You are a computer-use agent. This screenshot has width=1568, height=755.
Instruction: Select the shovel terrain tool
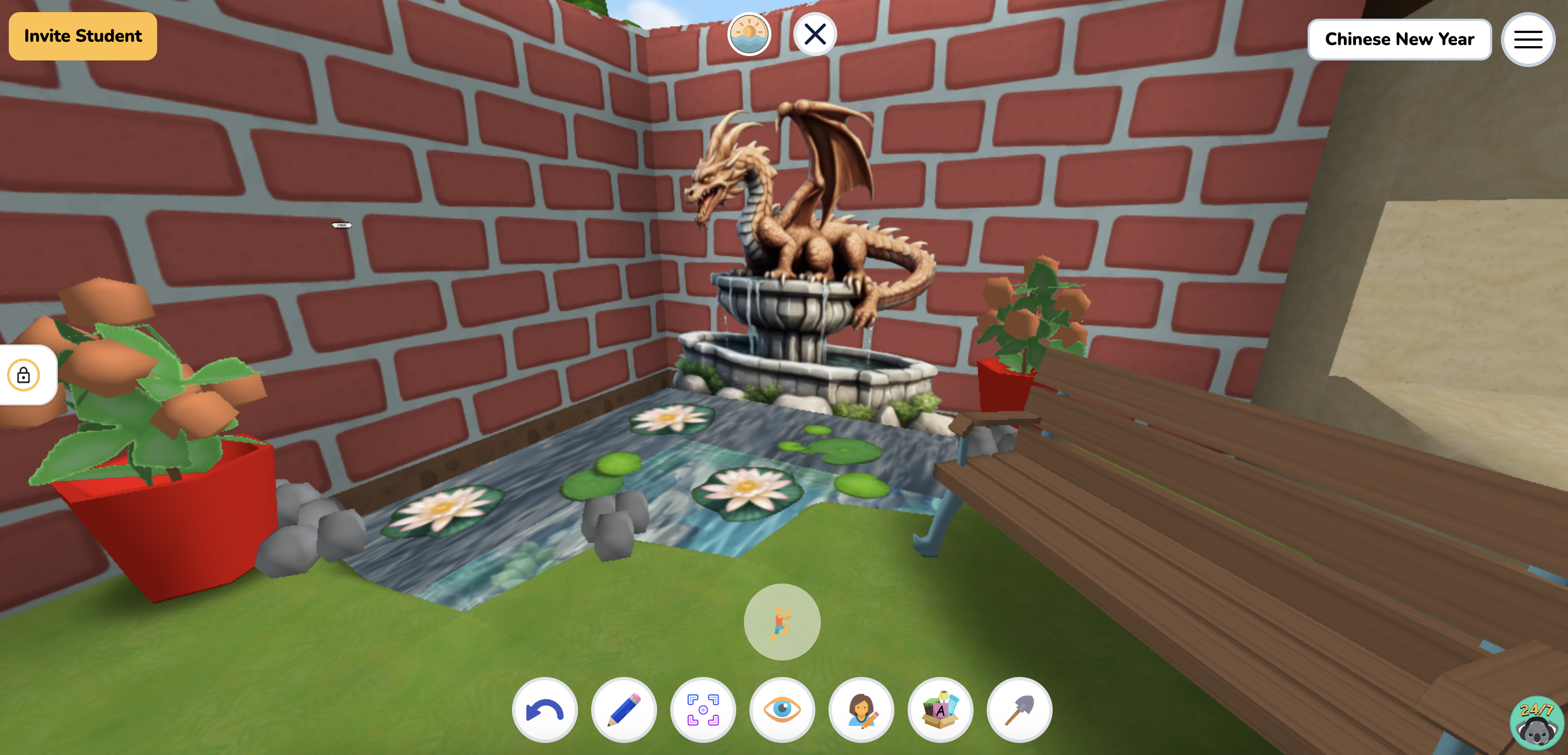[1020, 710]
